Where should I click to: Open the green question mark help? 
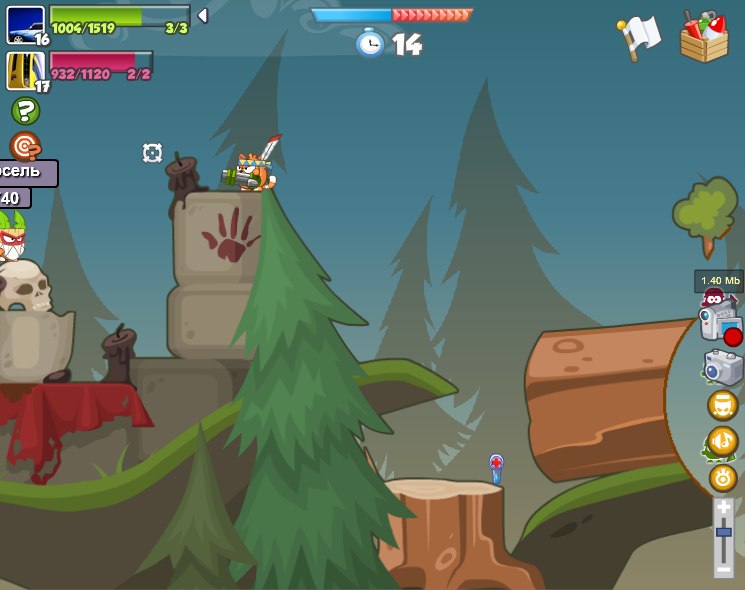[25, 110]
